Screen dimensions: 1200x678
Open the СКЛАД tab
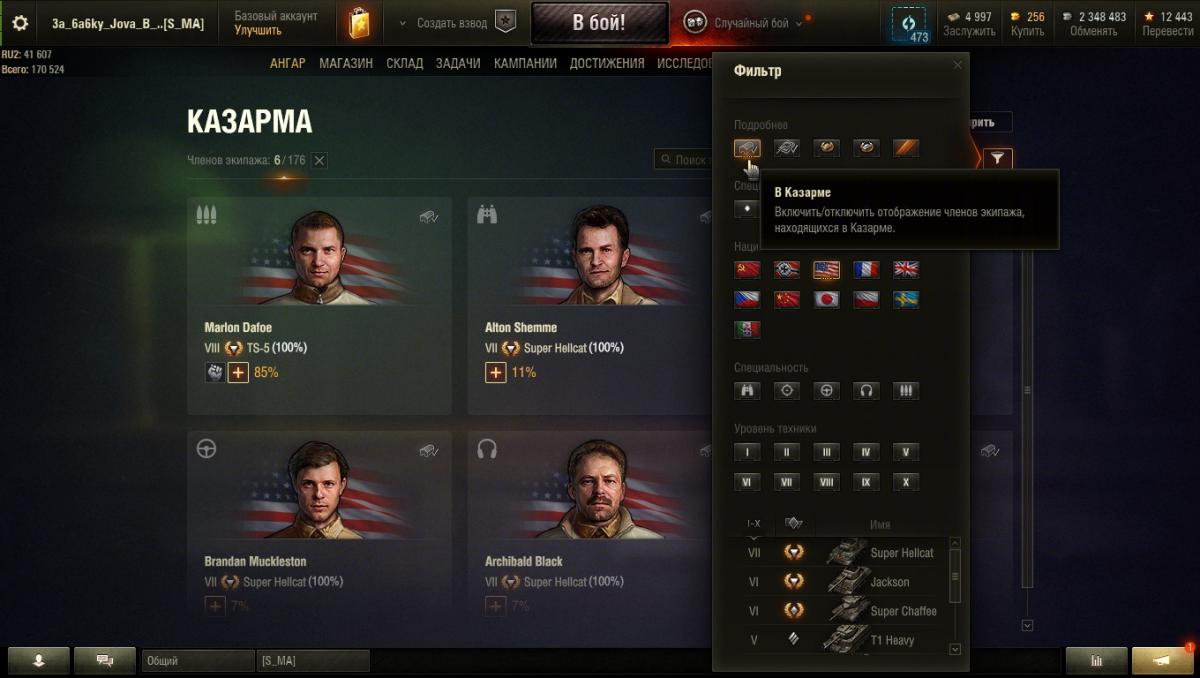tap(405, 63)
